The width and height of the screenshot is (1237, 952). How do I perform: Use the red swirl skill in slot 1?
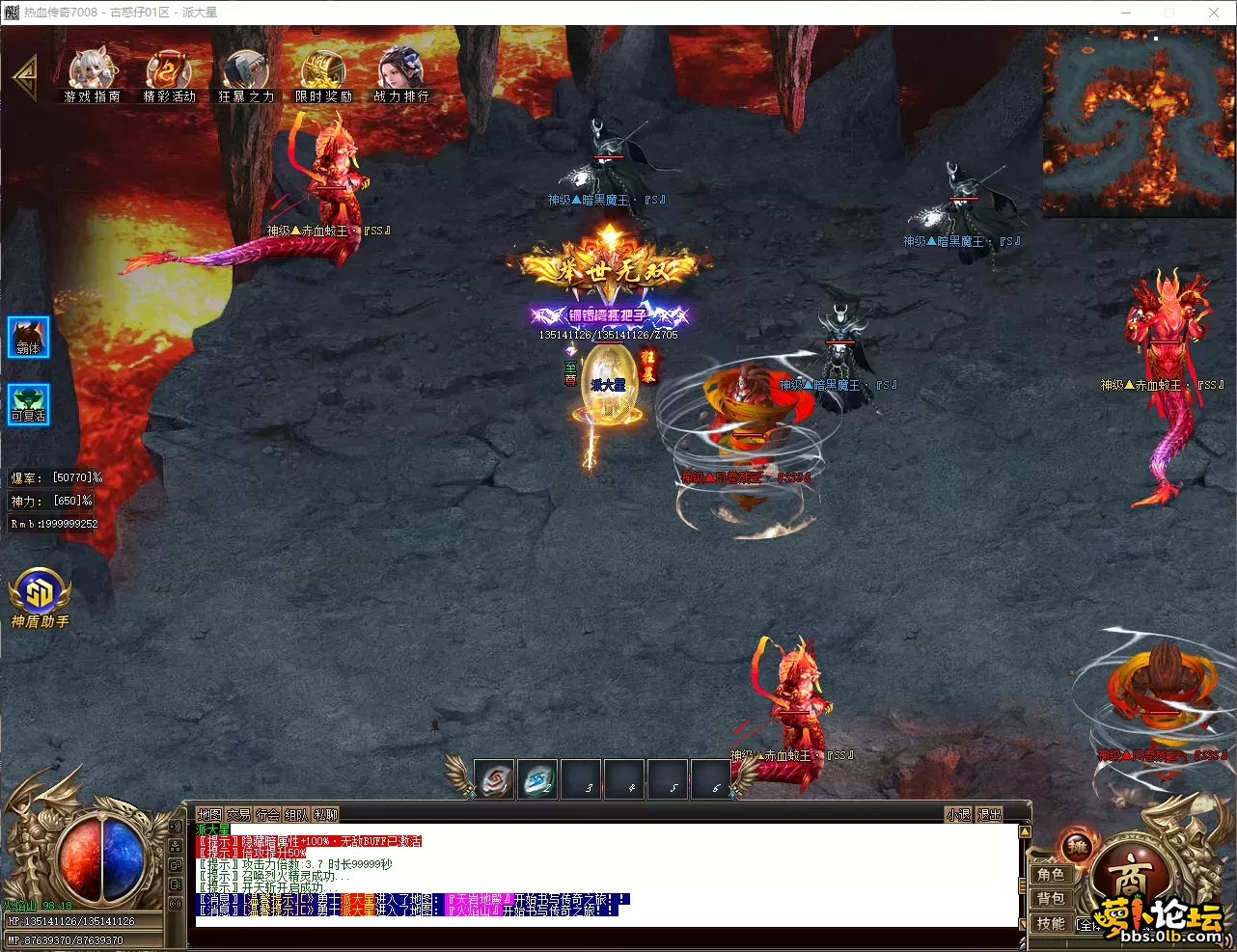point(496,780)
